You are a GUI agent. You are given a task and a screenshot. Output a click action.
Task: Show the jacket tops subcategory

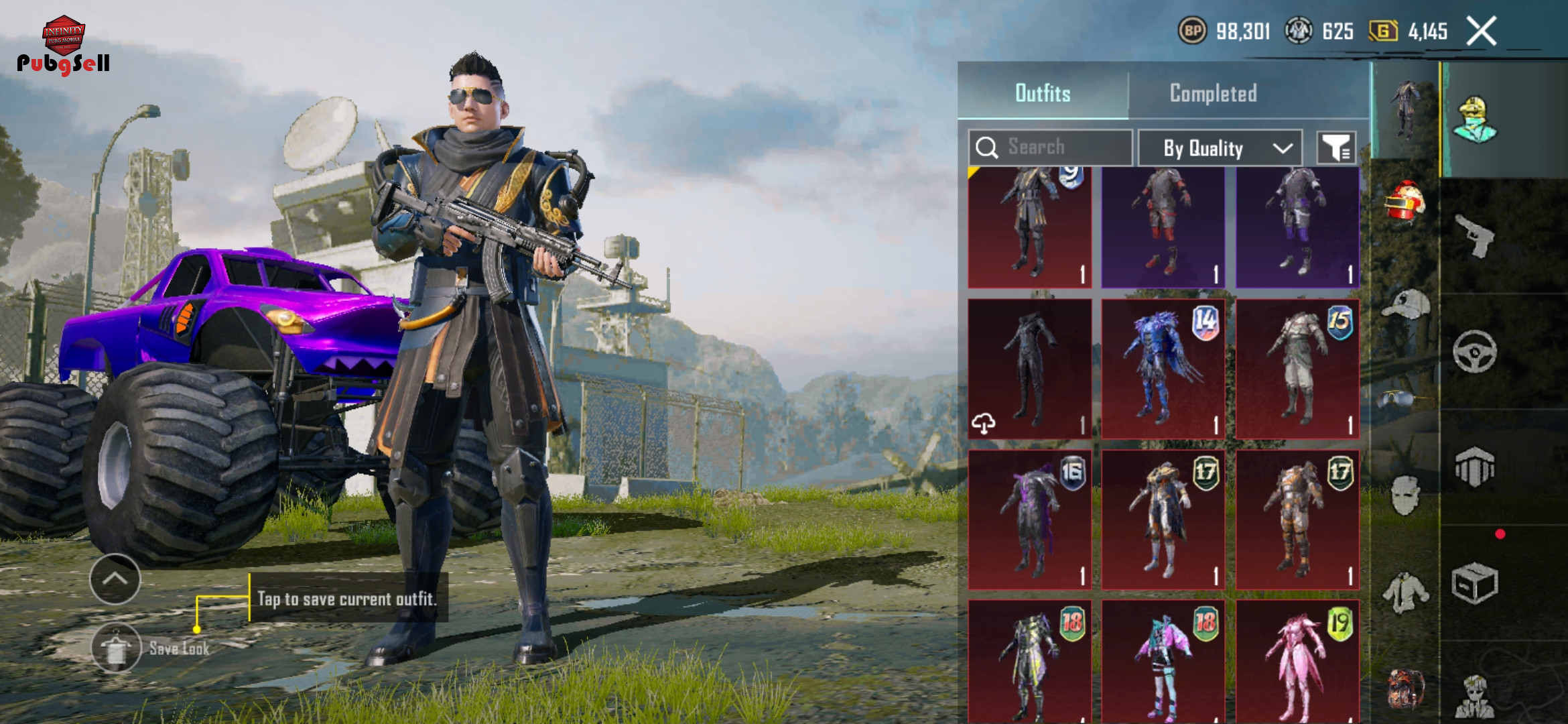1405,593
